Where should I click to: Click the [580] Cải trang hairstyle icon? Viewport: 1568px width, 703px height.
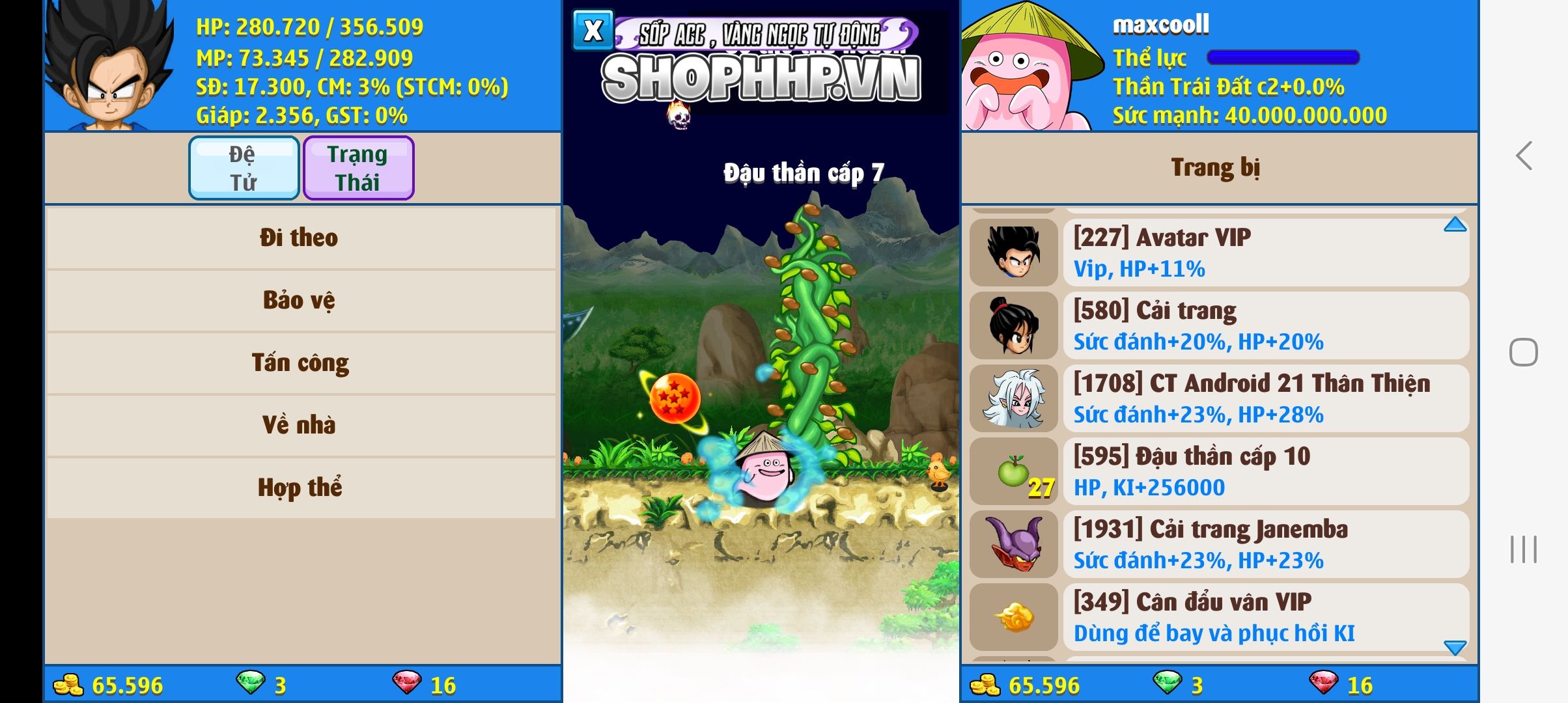[1014, 325]
